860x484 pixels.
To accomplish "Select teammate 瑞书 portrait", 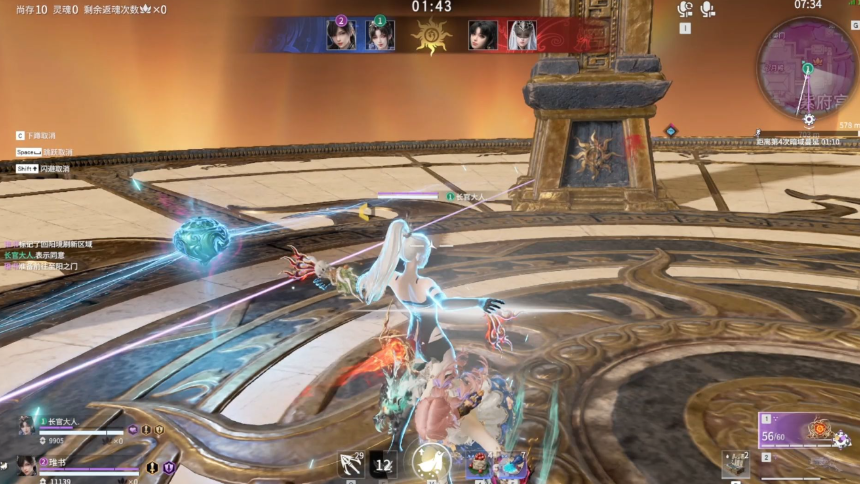I will [26, 465].
